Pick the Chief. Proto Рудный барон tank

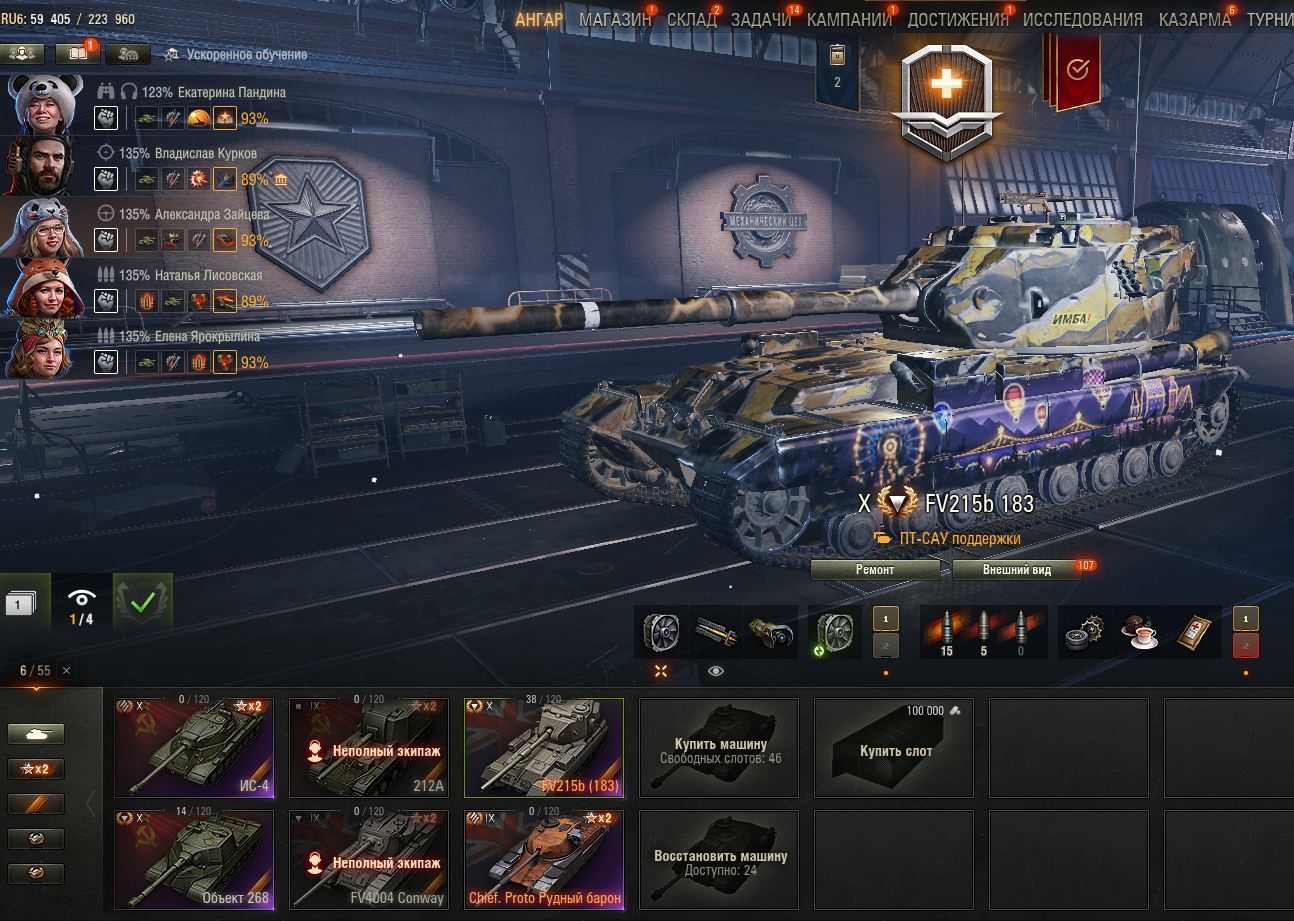tap(544, 859)
